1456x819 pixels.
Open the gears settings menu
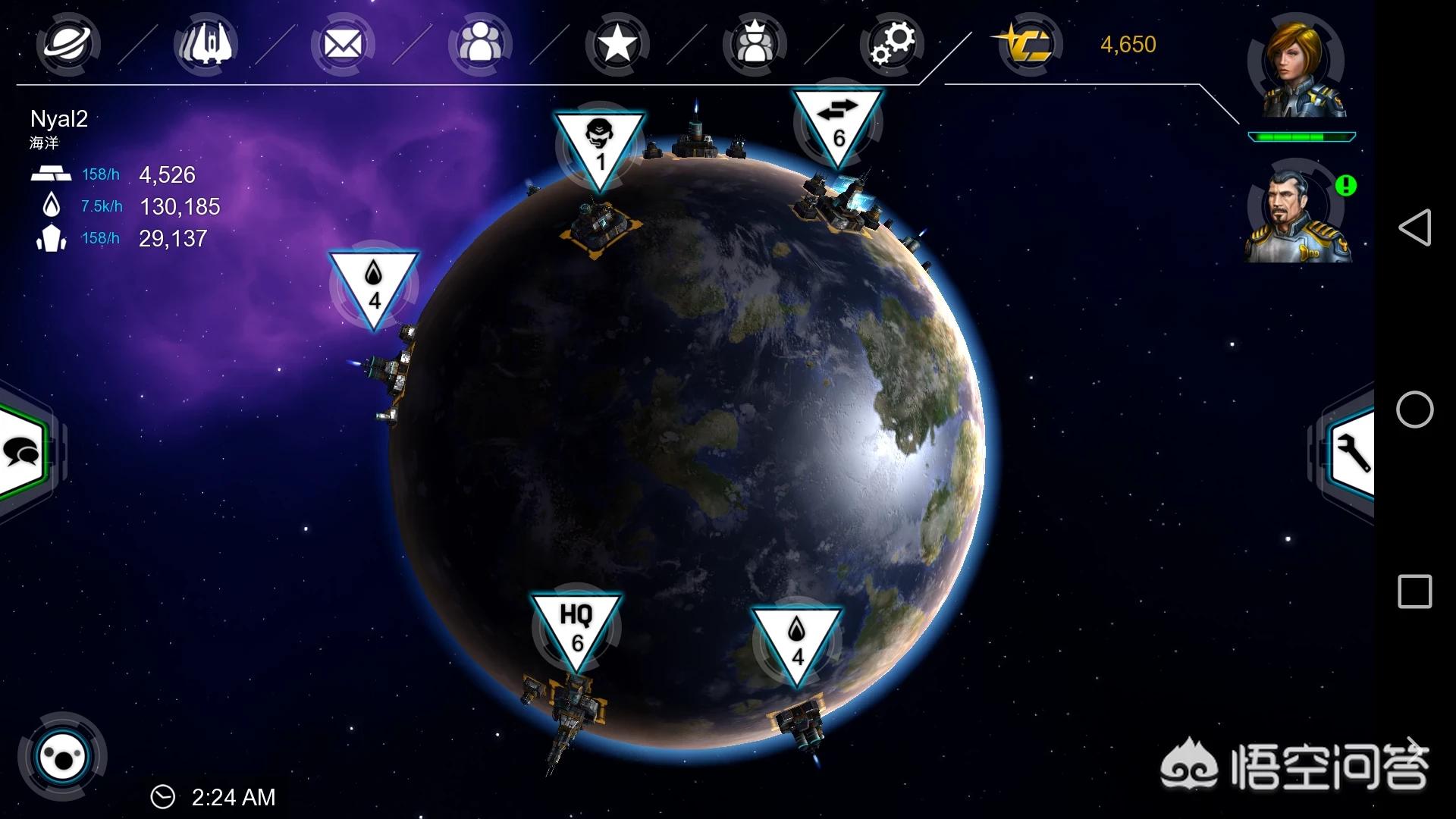pos(893,44)
